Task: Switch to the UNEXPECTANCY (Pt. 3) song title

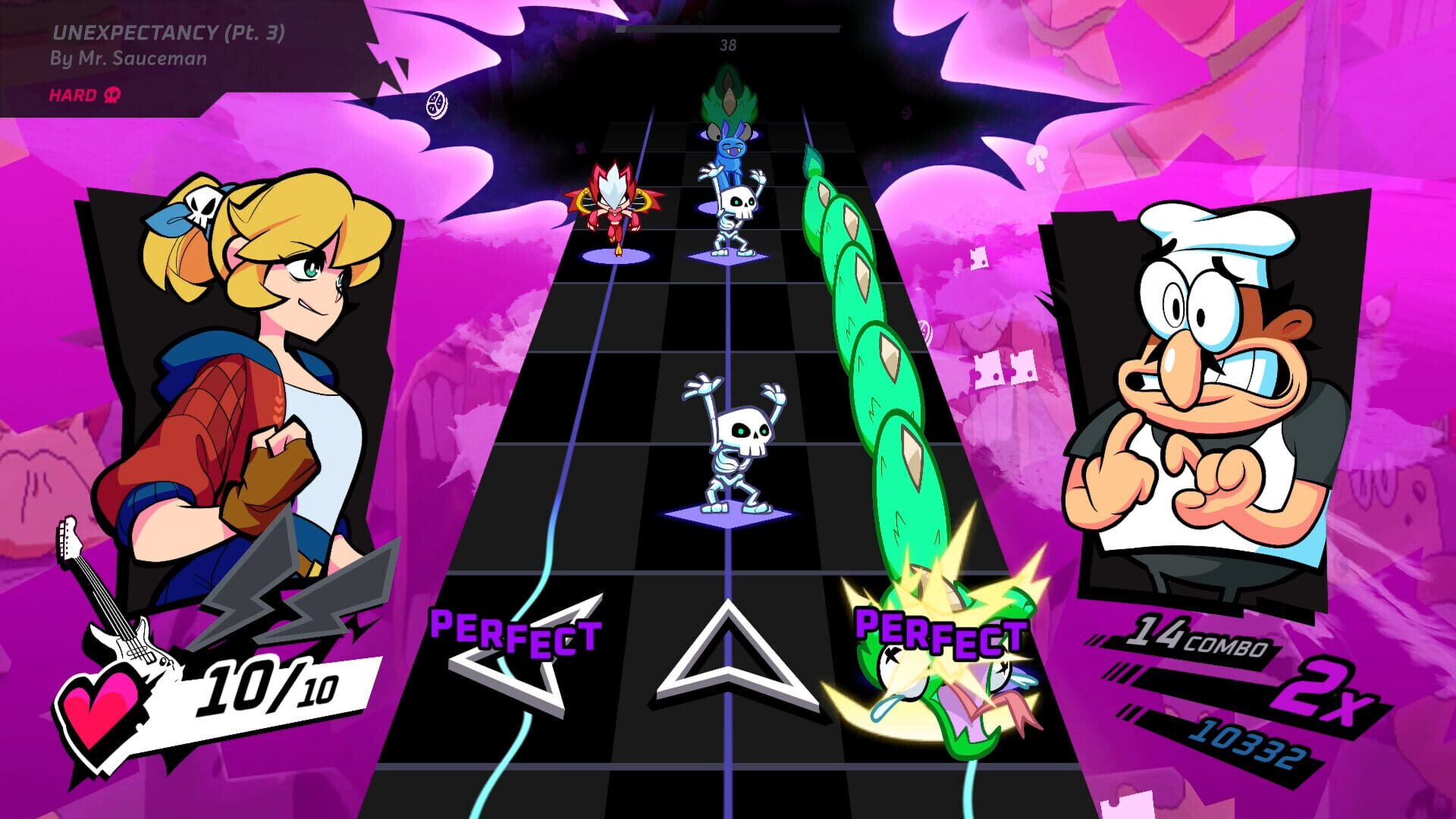Action: pos(168,33)
